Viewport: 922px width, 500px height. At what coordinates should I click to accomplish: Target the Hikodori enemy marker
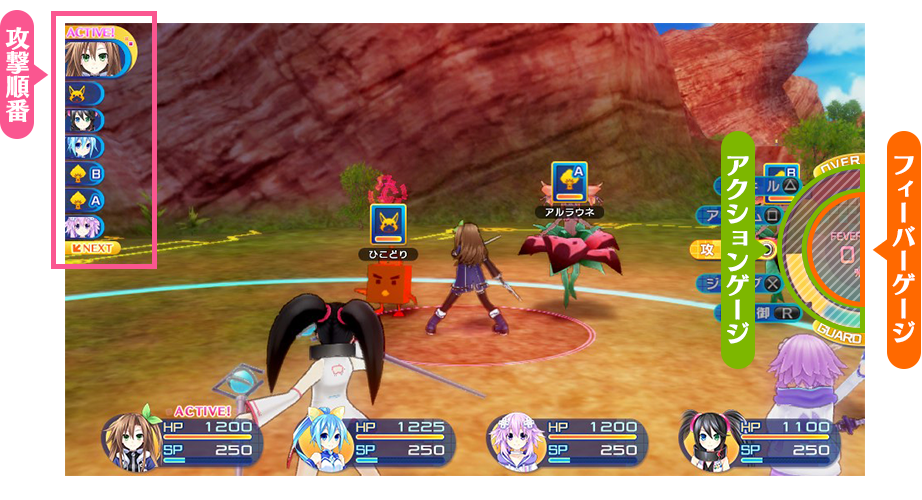387,222
